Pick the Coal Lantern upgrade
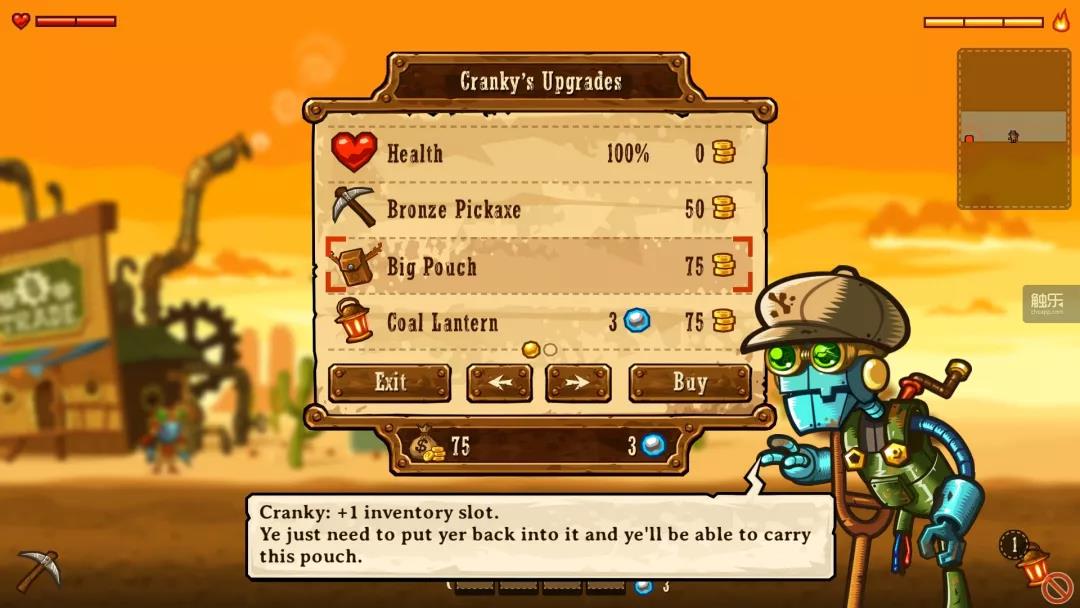1080x608 pixels. (538, 322)
